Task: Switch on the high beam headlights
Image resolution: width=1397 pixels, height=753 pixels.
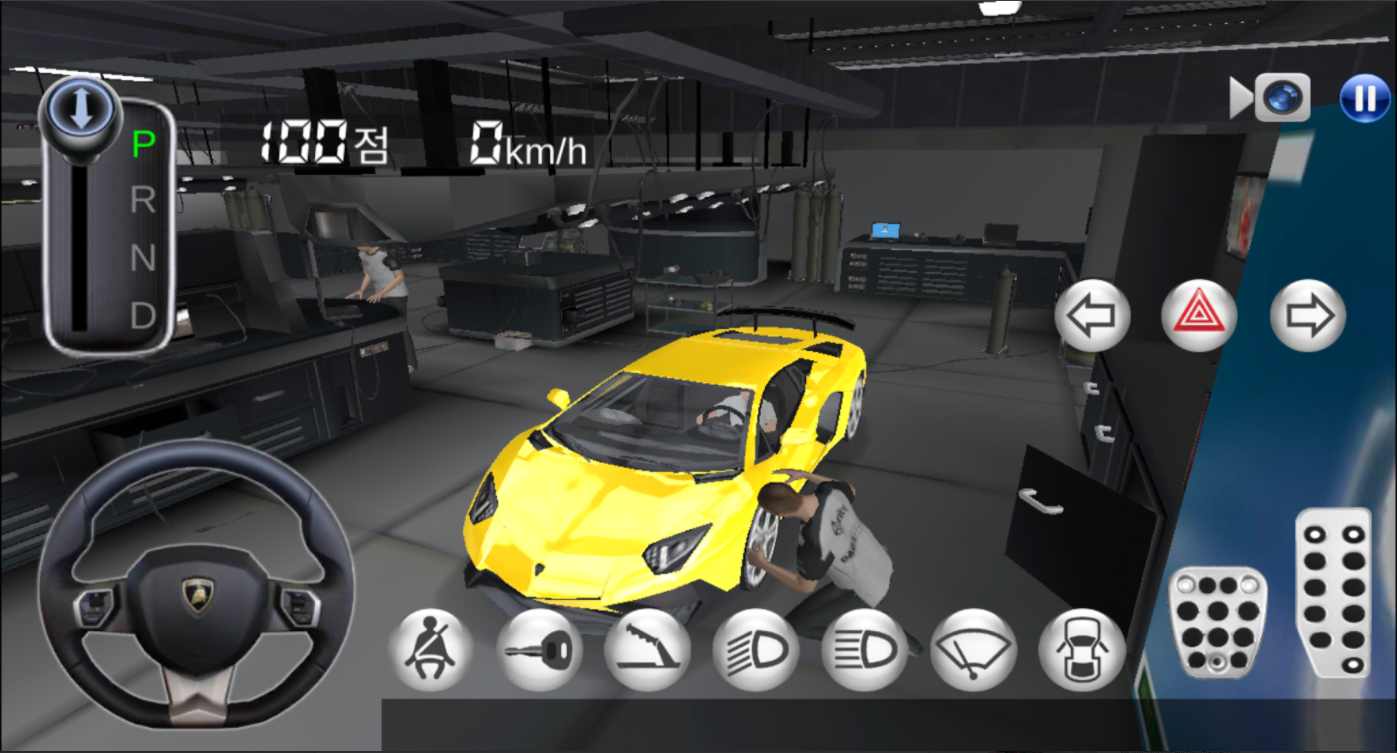Action: click(863, 649)
